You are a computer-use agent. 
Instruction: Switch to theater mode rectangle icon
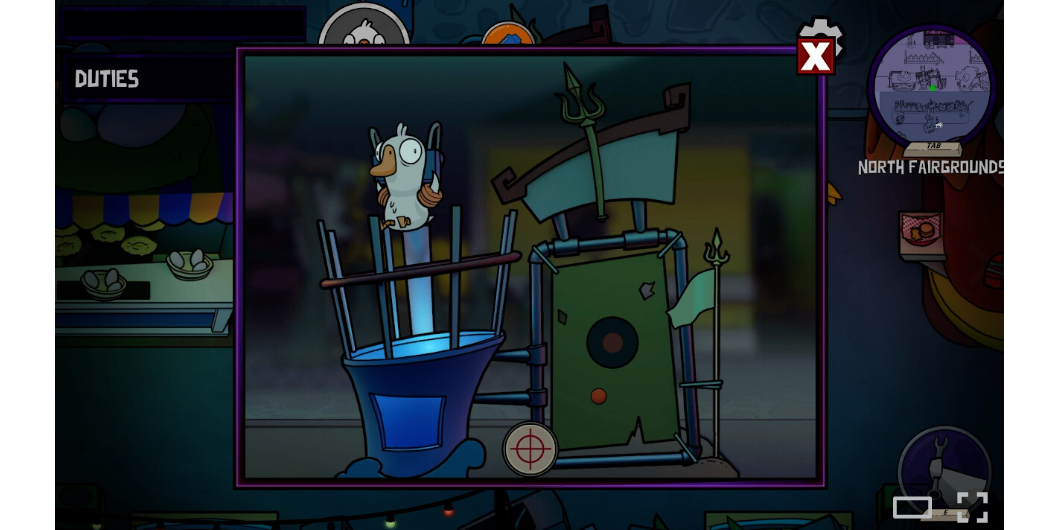coord(912,507)
